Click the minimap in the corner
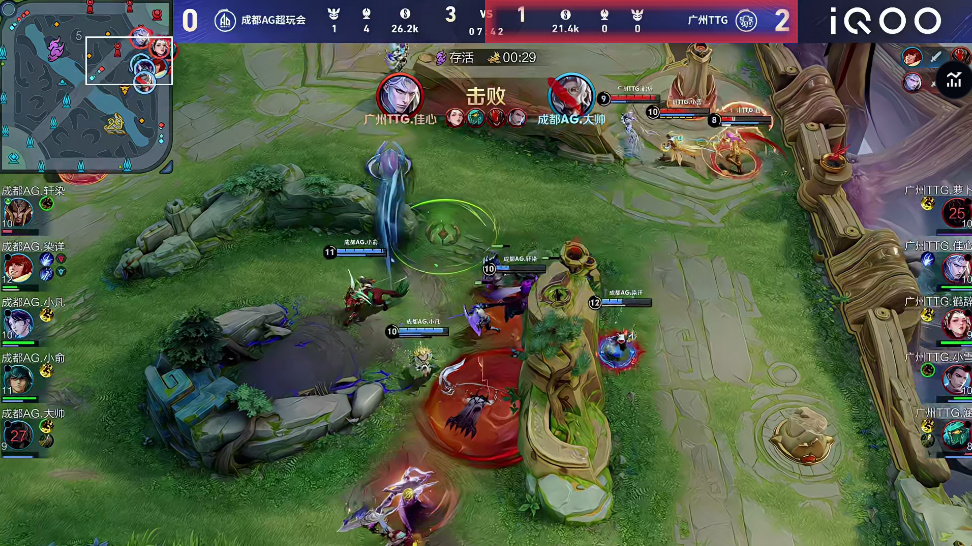Screen dimensions: 972x546 pos(85,85)
